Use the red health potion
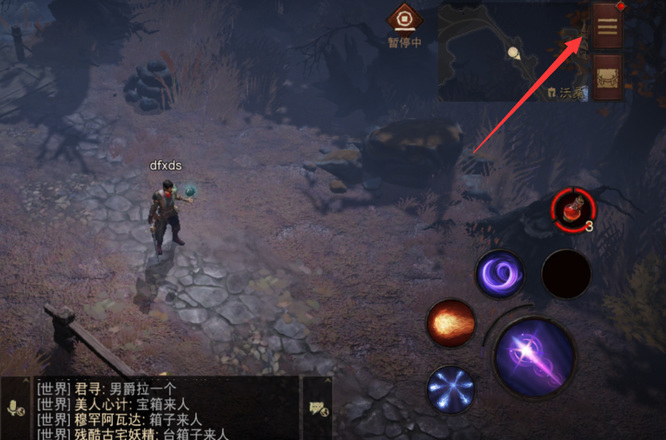This screenshot has width=666, height=440. tap(573, 209)
